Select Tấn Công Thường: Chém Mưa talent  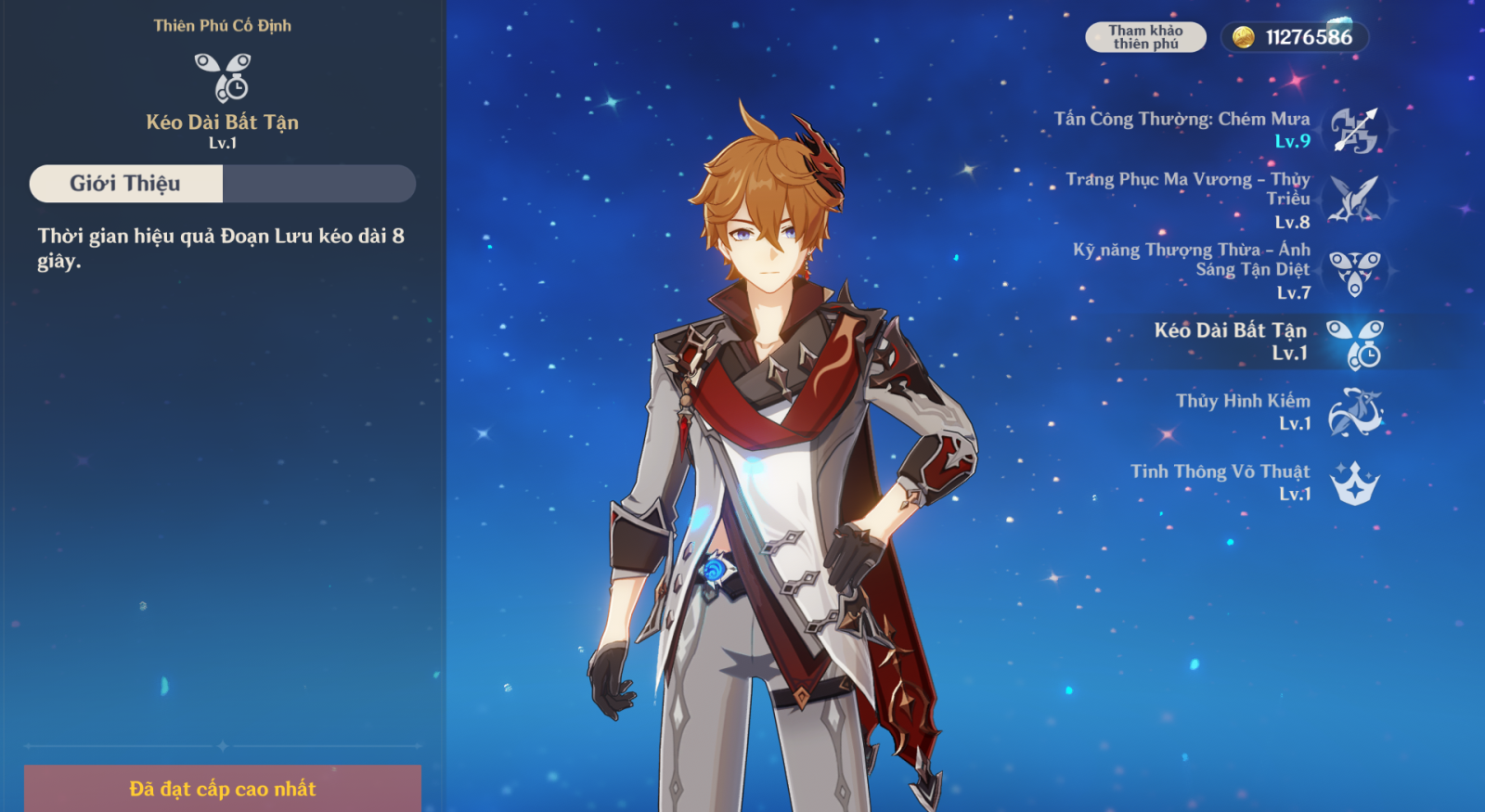pyautogui.click(x=1354, y=130)
